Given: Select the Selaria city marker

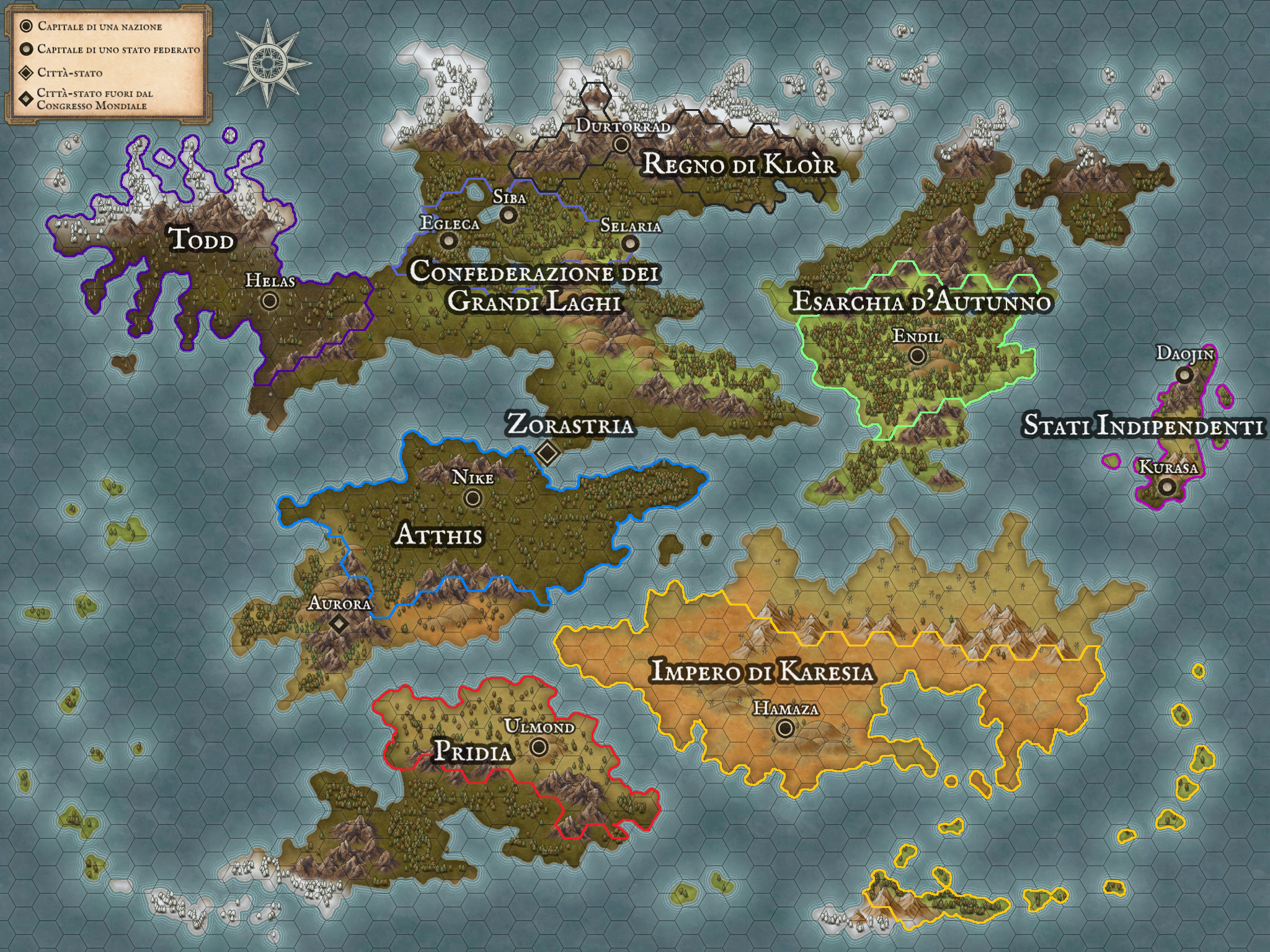Looking at the screenshot, I should point(630,243).
